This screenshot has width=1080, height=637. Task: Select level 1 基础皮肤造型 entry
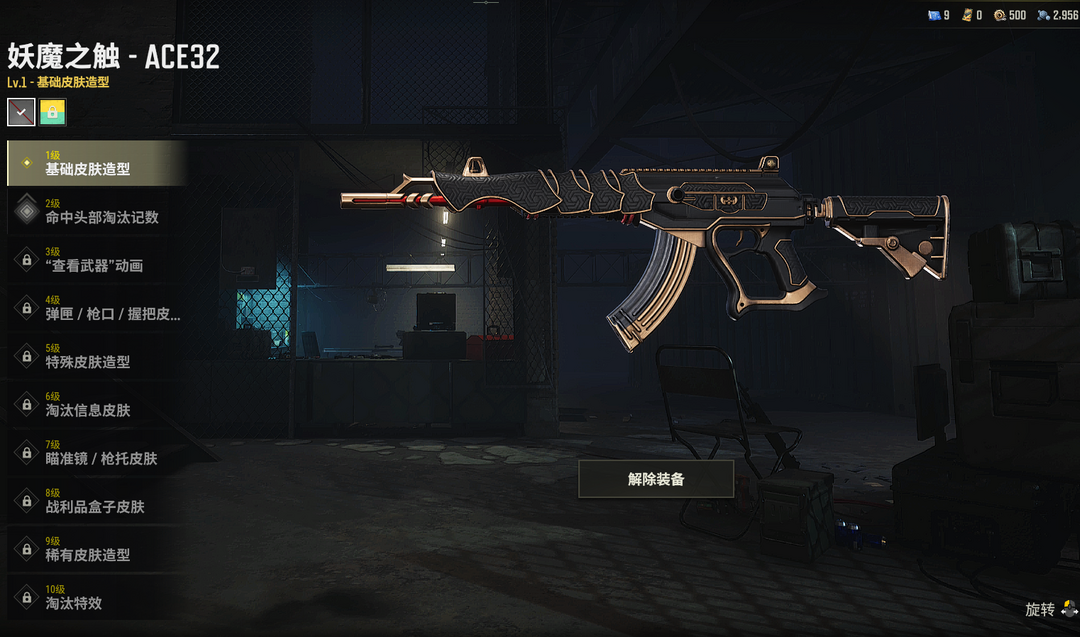click(96, 163)
